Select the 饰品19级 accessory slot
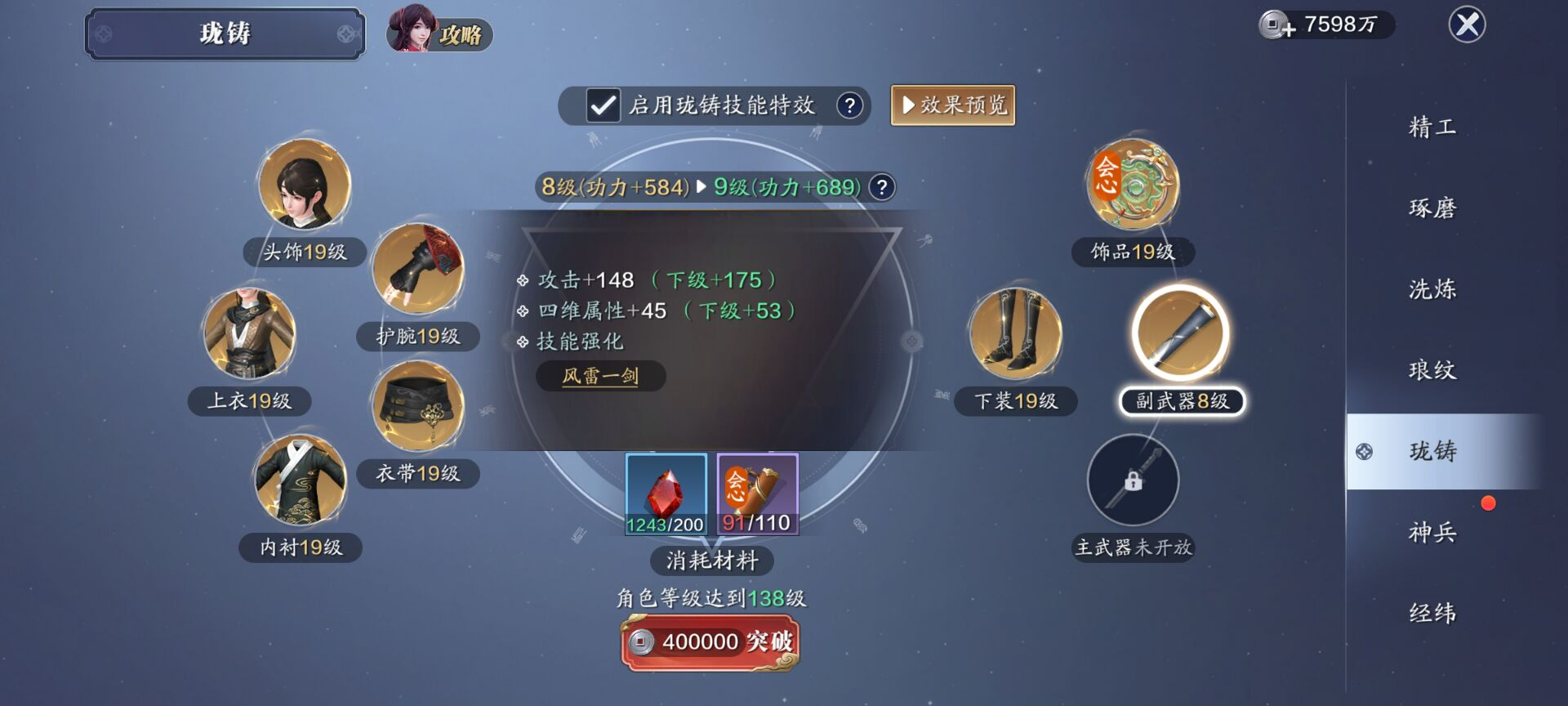 1133,185
